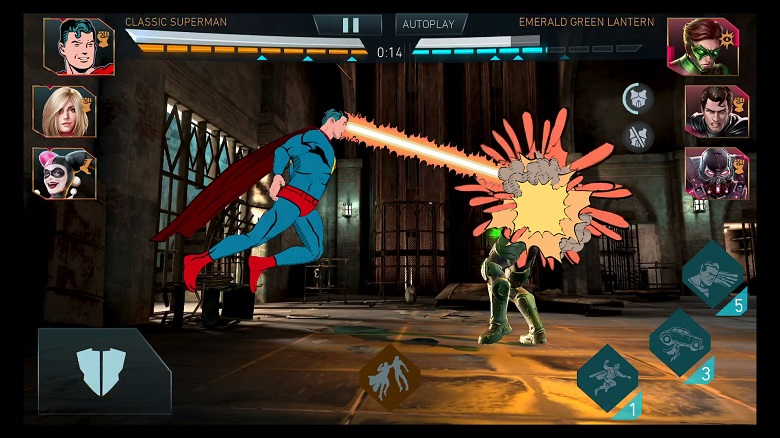
Task: Tap the block shield button
Action: point(102,371)
